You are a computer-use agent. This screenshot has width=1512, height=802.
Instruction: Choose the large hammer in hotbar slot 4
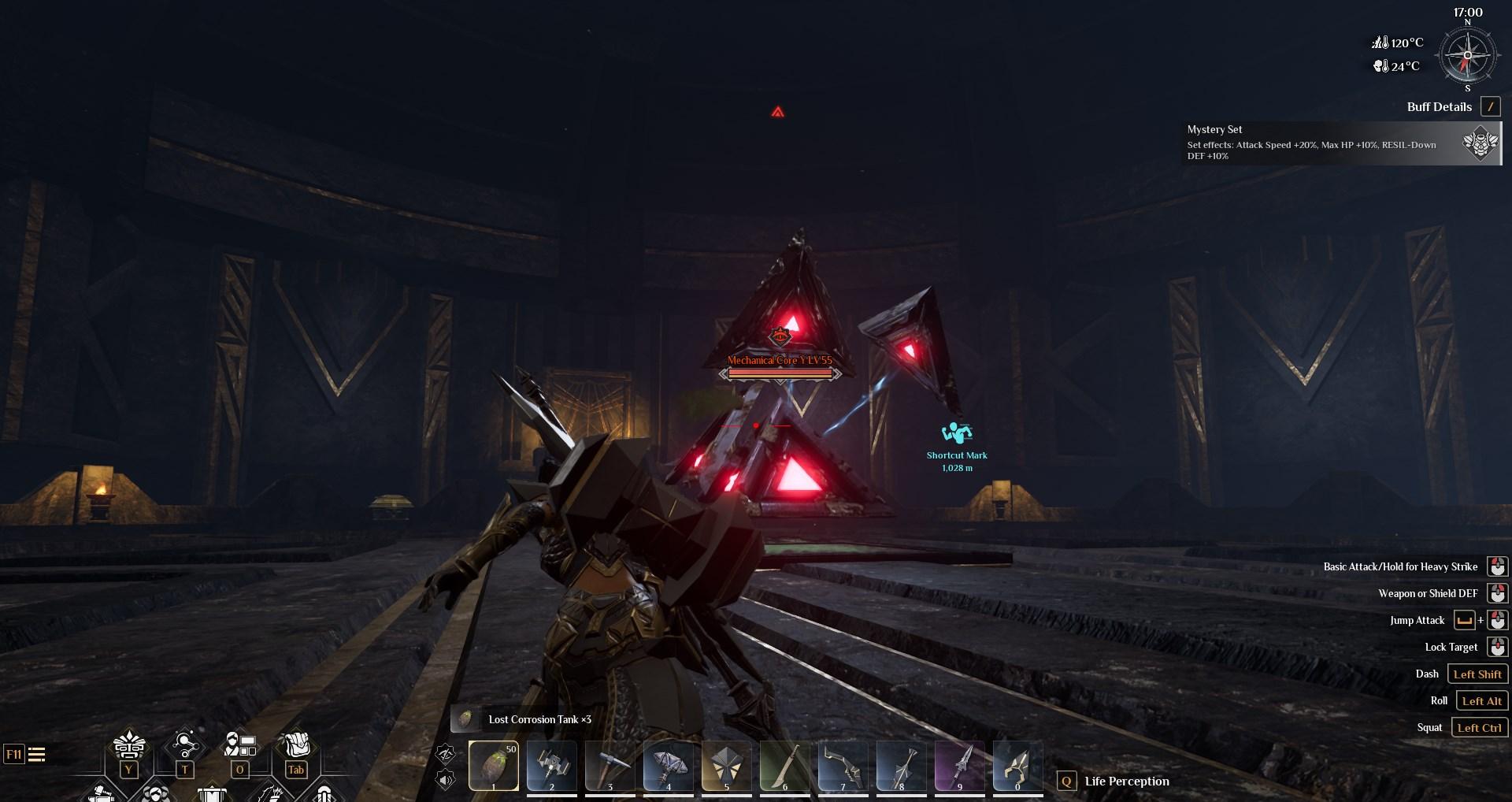click(x=669, y=765)
